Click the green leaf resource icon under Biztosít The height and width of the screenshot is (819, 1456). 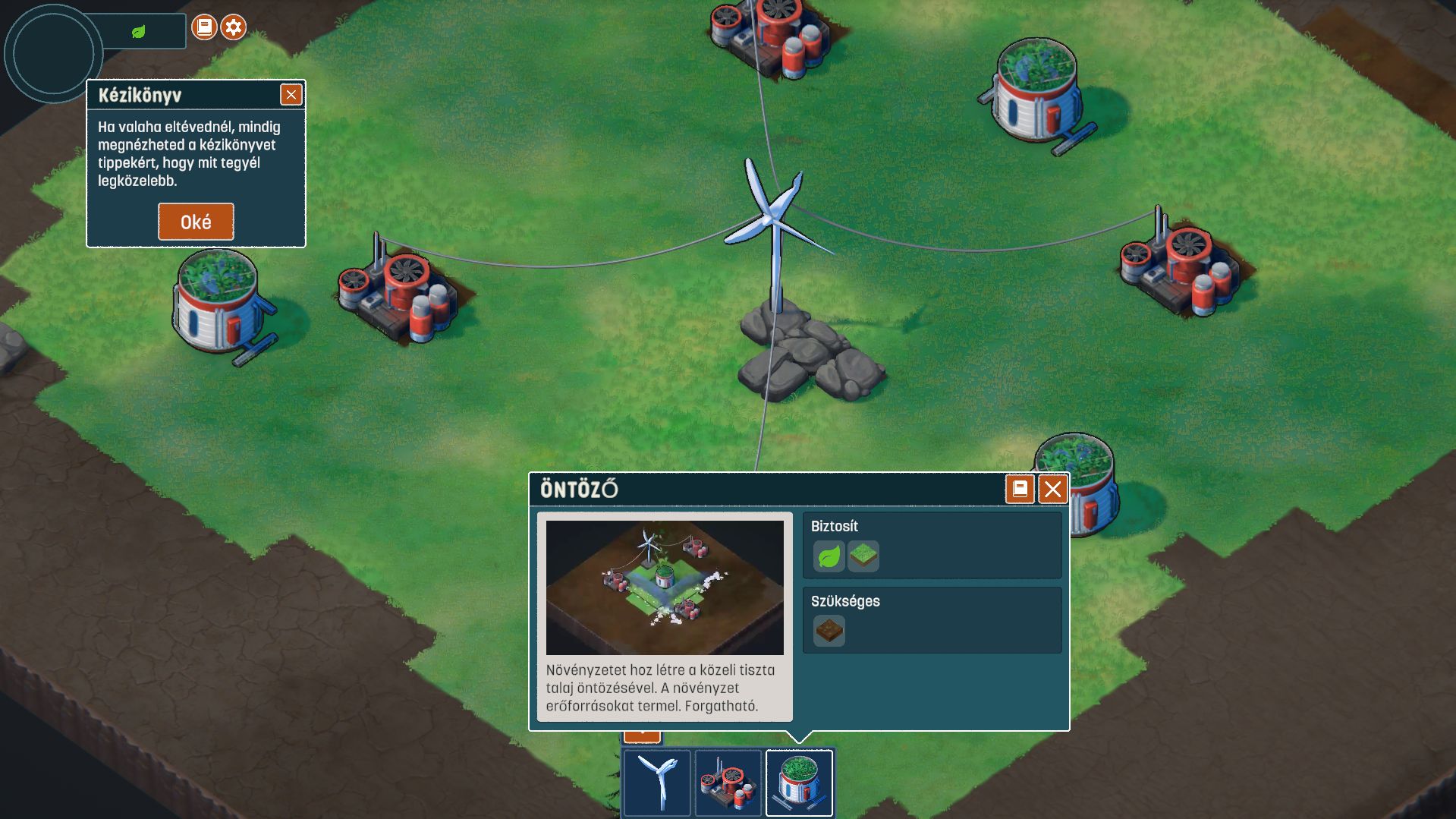(x=829, y=556)
